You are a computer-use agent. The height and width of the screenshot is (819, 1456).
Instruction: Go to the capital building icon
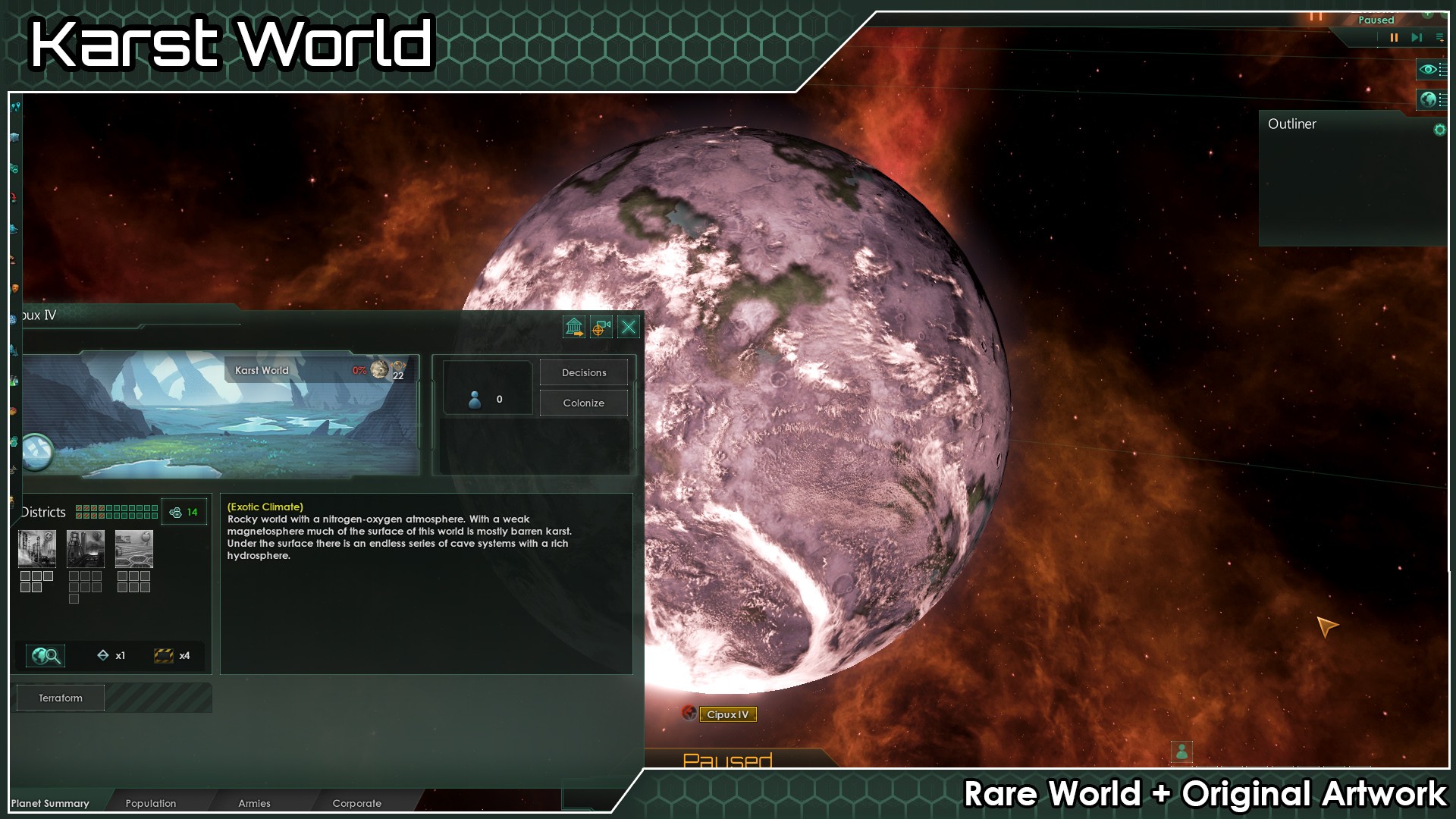pyautogui.click(x=574, y=327)
